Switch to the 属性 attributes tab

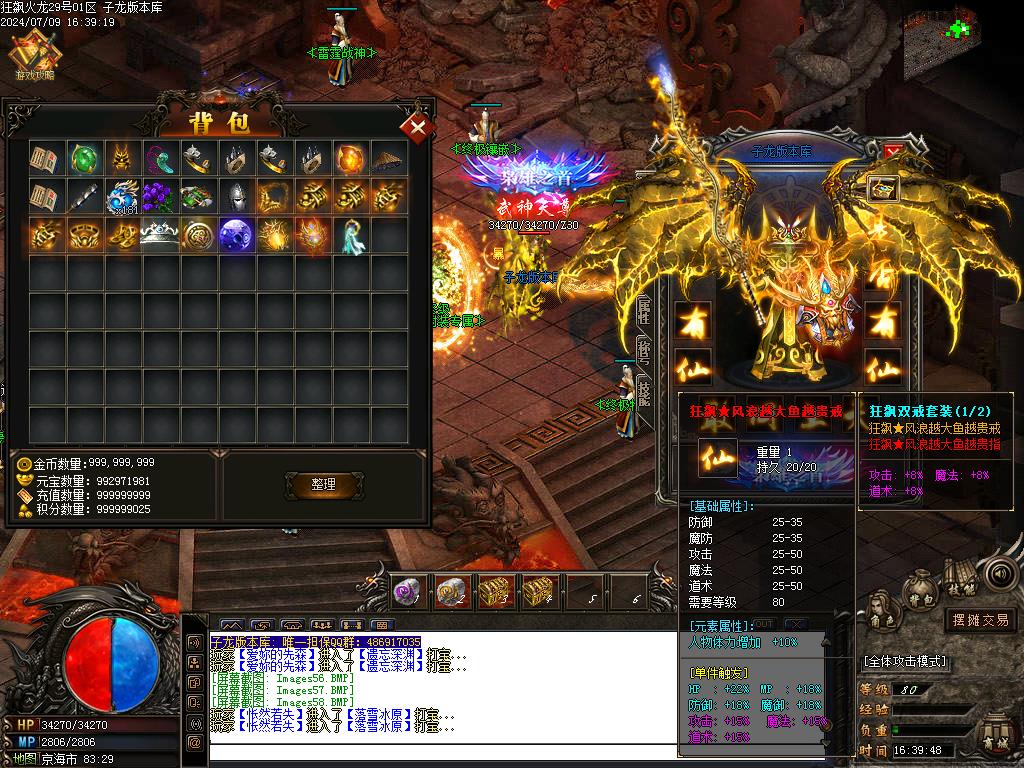point(644,312)
